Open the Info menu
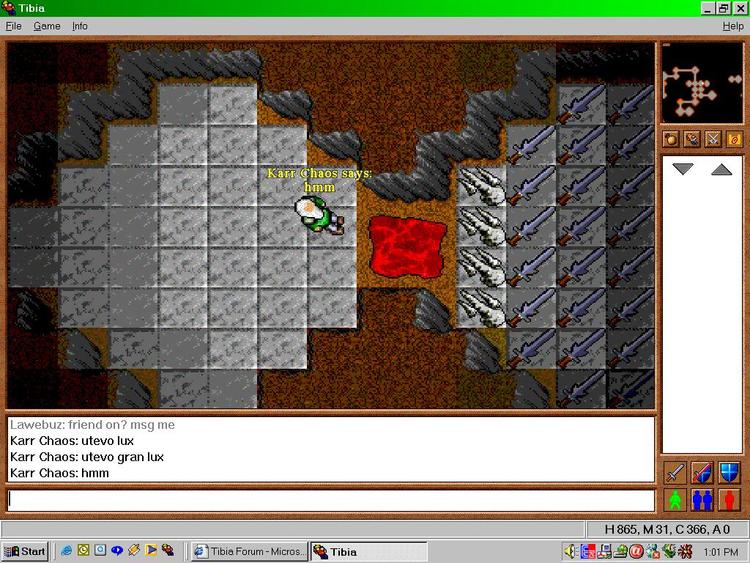This screenshot has height=563, width=750. click(x=80, y=26)
